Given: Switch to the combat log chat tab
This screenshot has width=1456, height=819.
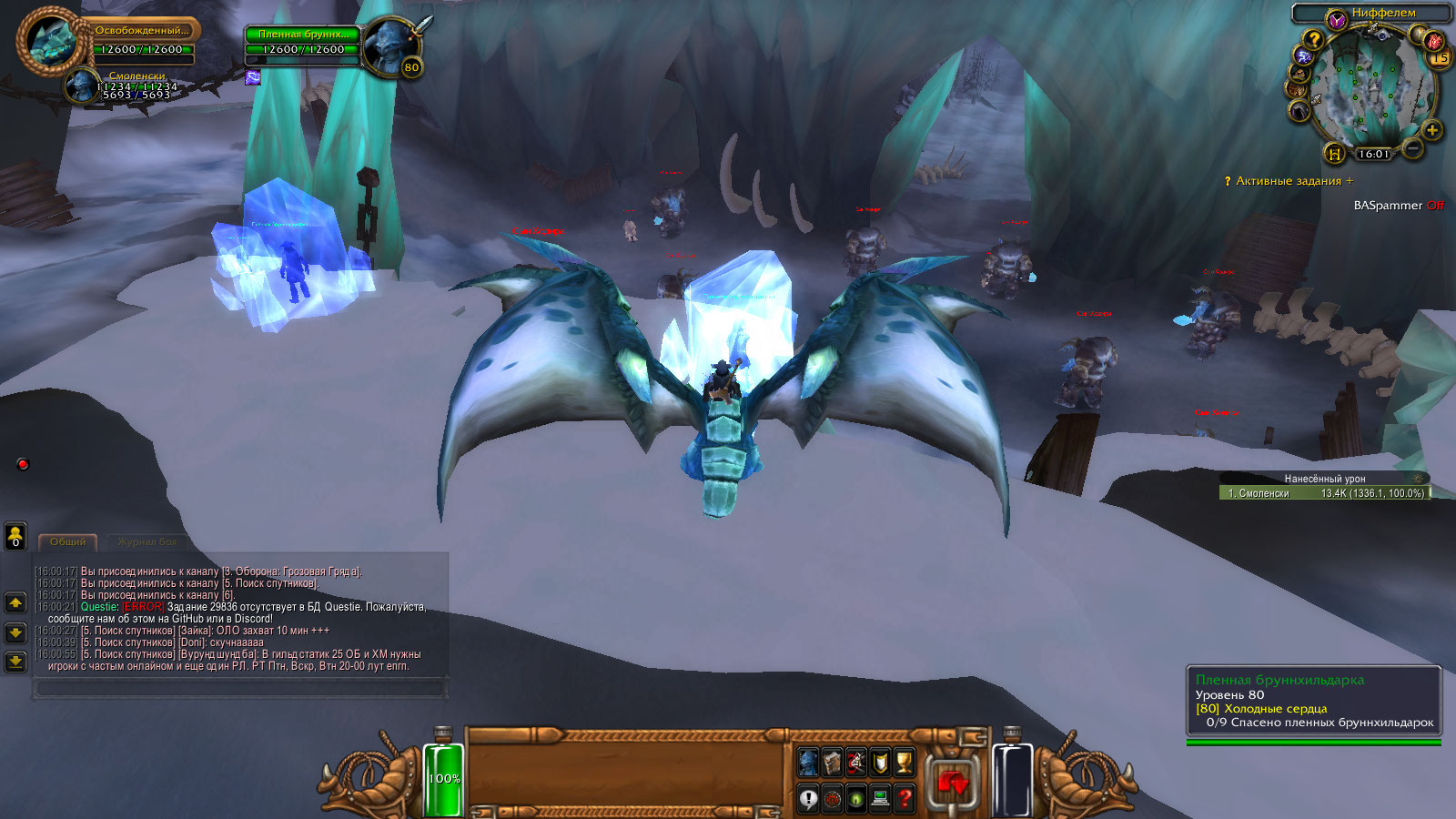Looking at the screenshot, I should click(x=147, y=542).
